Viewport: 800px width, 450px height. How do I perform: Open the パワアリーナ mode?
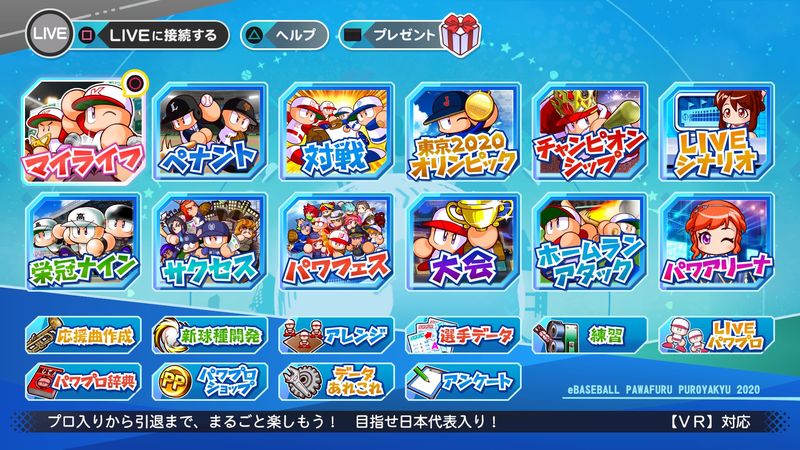[x=718, y=240]
